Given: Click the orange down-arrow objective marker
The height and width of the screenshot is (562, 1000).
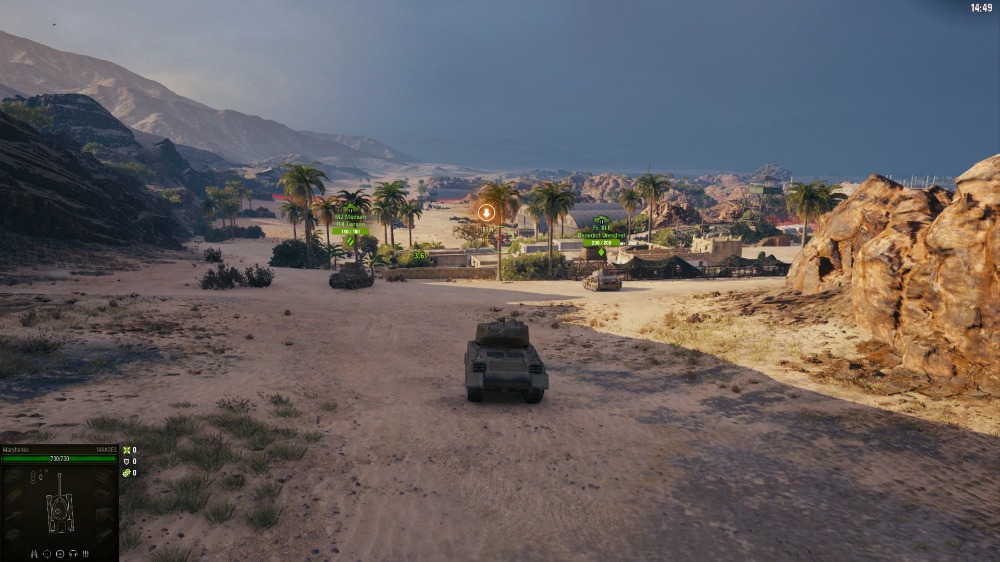Looking at the screenshot, I should [486, 212].
